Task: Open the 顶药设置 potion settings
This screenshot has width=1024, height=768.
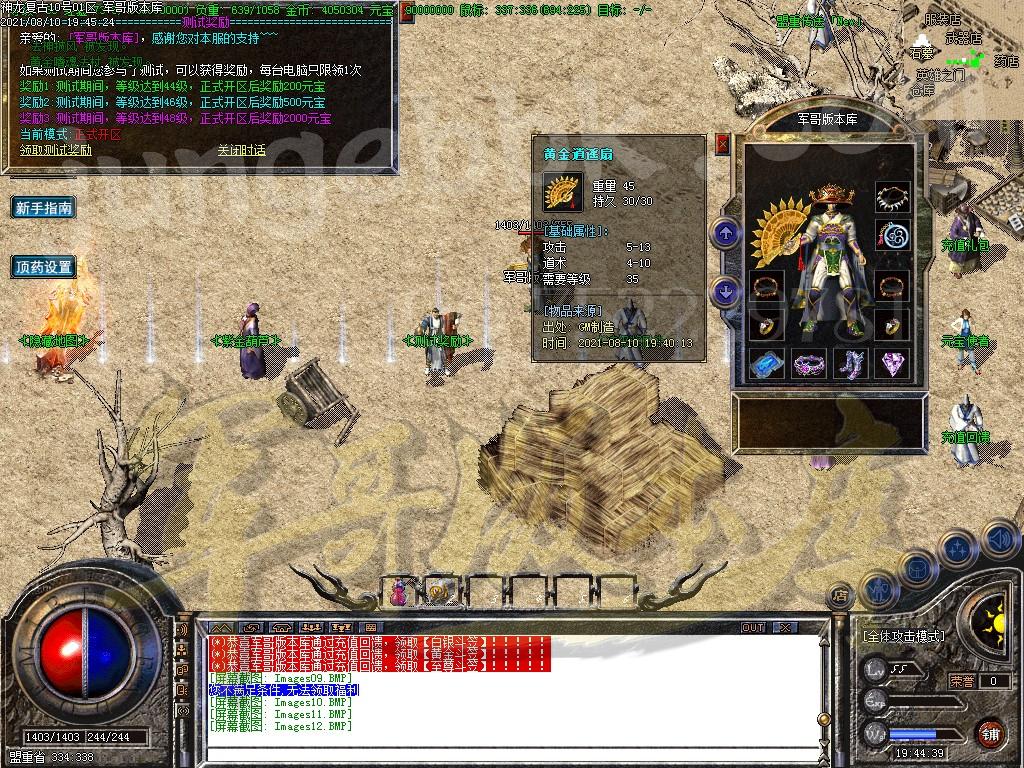Action: [44, 267]
